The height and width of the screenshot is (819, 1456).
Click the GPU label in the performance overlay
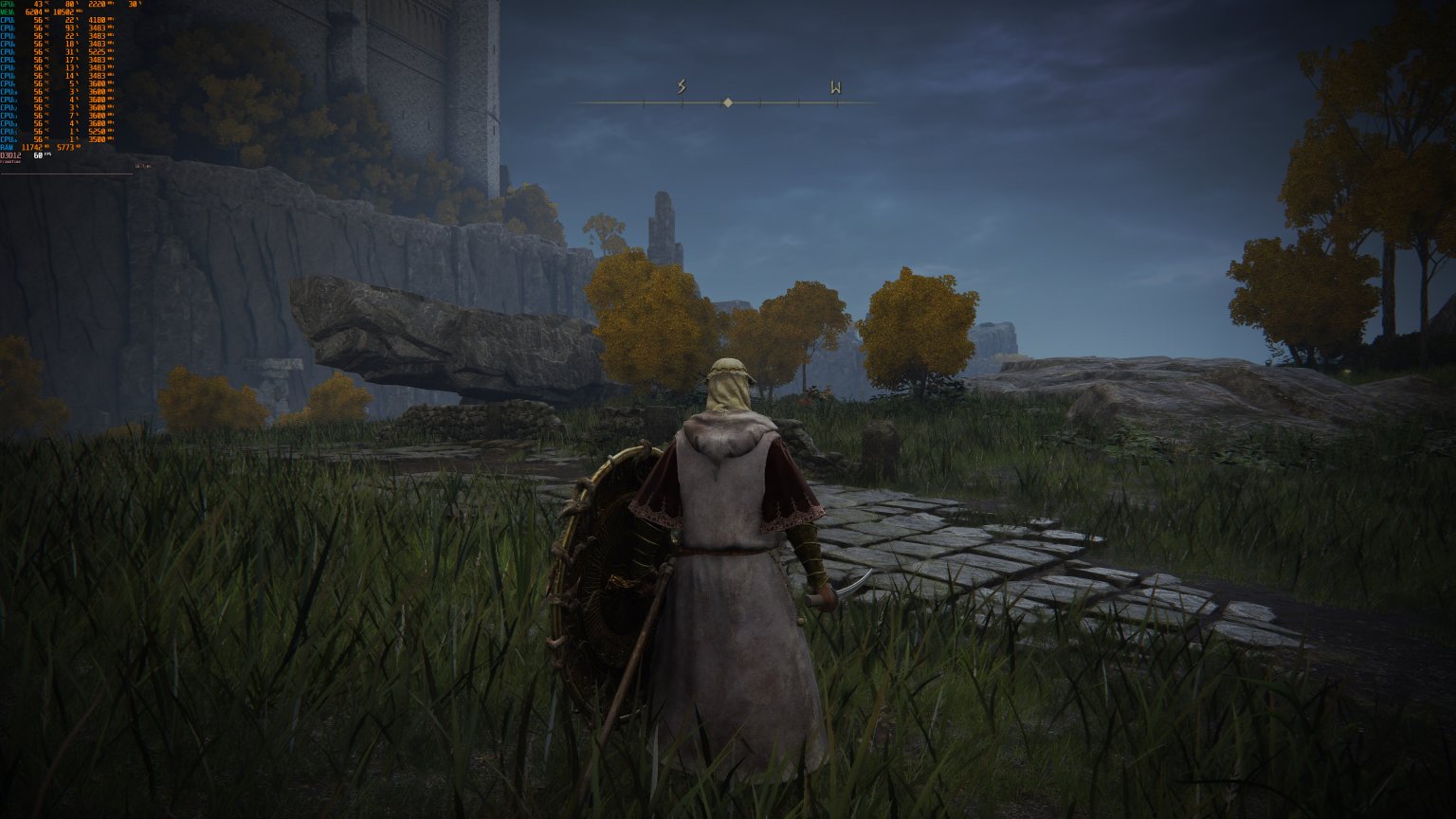pos(7,4)
